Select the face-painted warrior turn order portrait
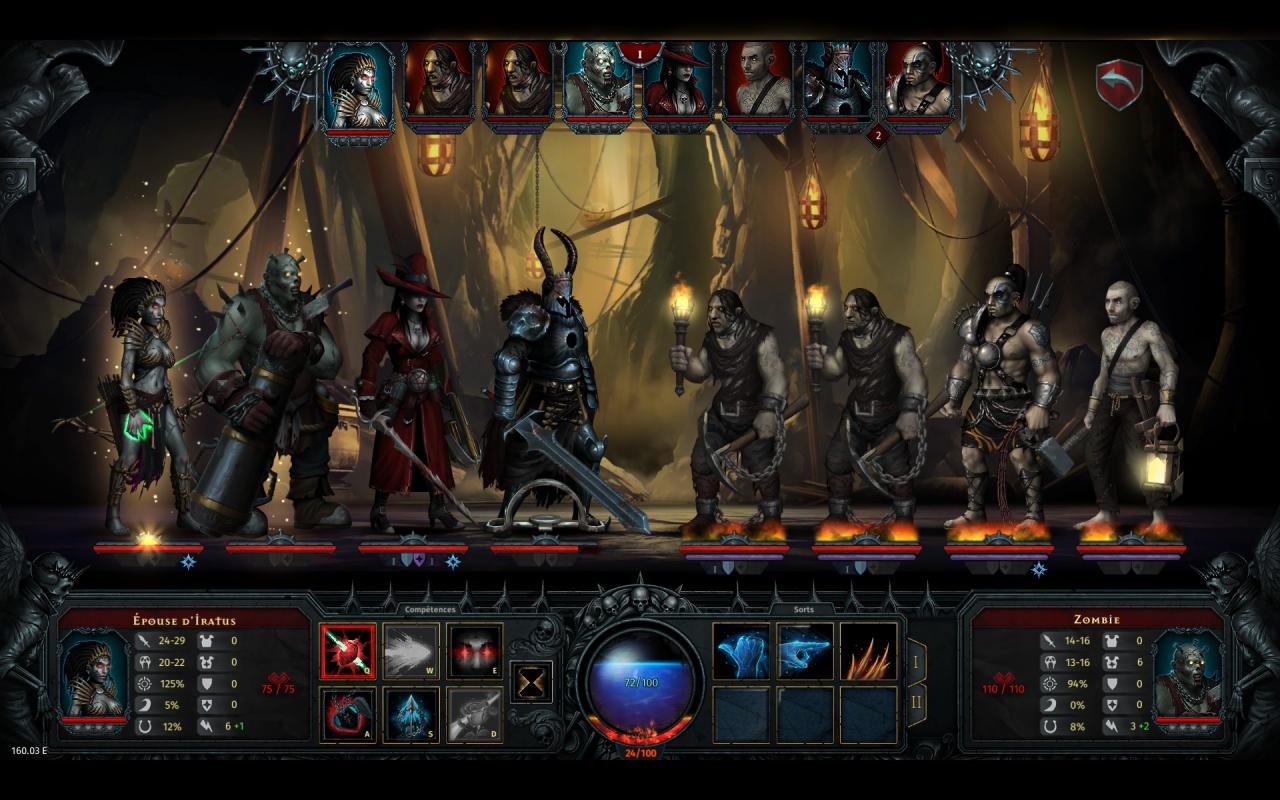This screenshot has width=1280, height=800. pos(918,84)
